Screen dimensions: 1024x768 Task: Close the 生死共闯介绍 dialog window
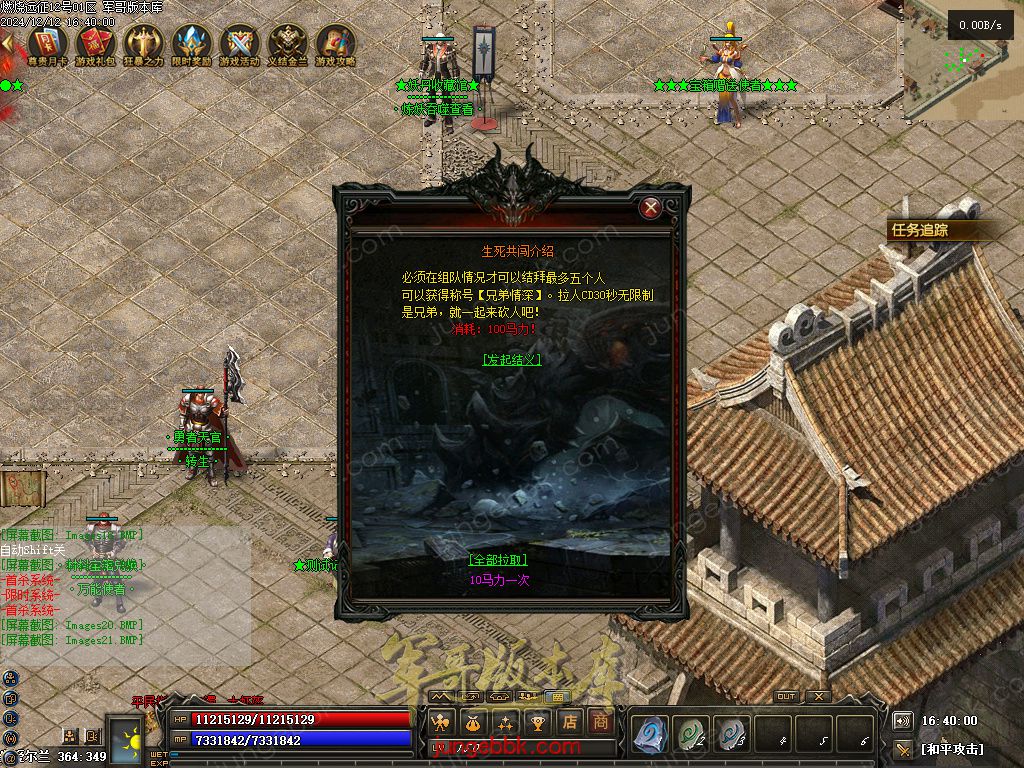tap(651, 208)
